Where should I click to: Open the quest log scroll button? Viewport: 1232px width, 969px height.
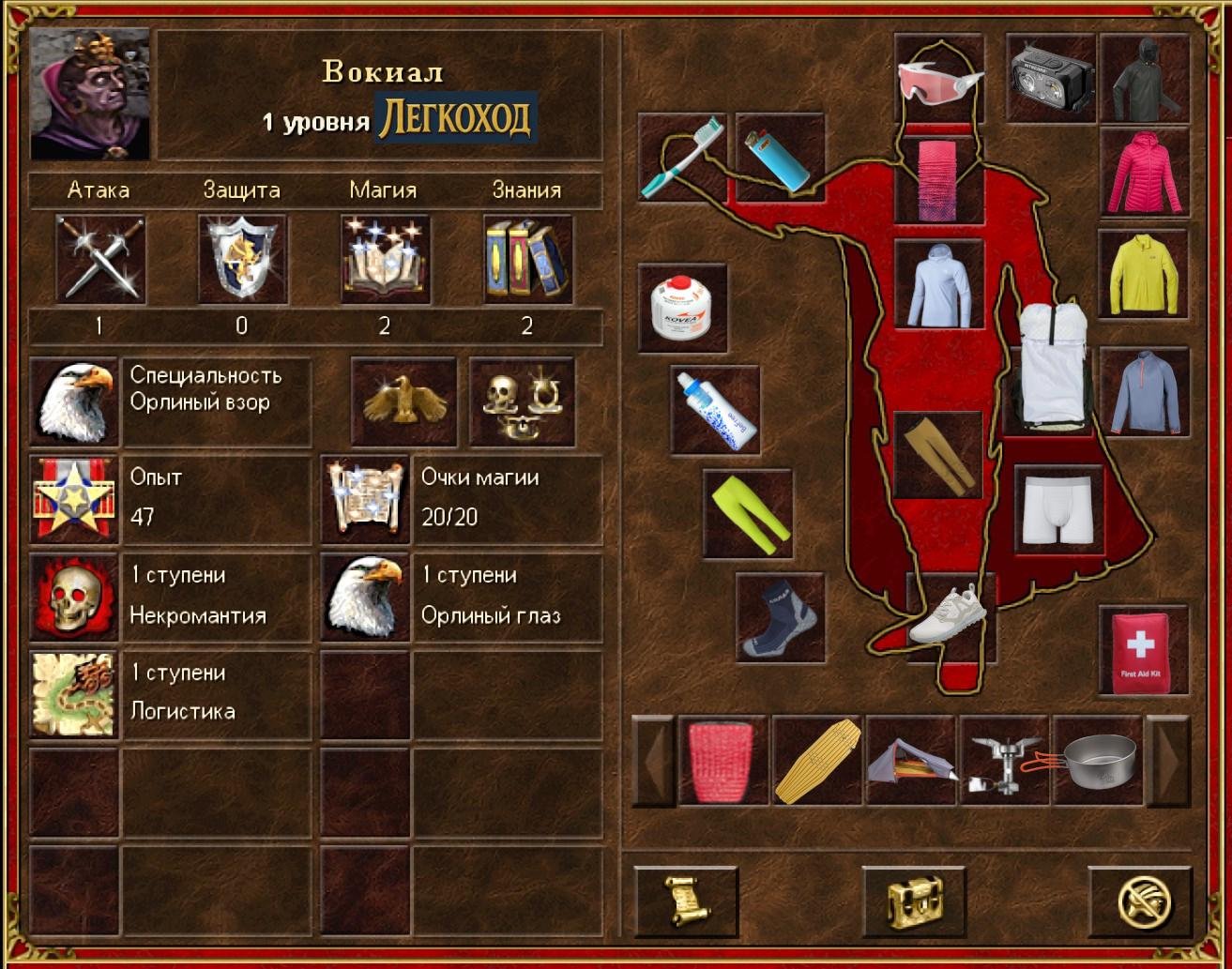tap(686, 902)
